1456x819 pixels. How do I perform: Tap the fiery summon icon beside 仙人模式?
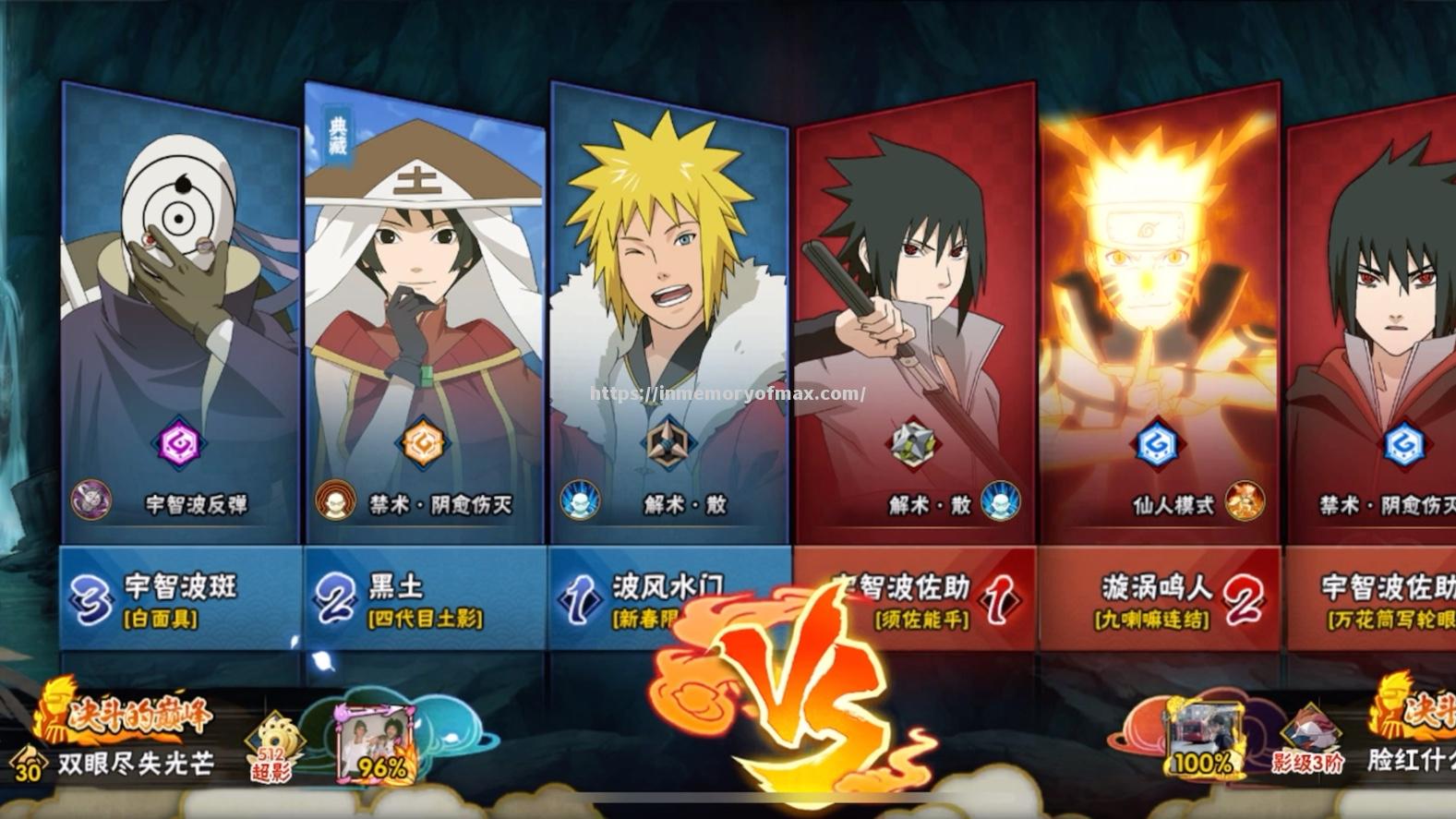pos(1243,501)
